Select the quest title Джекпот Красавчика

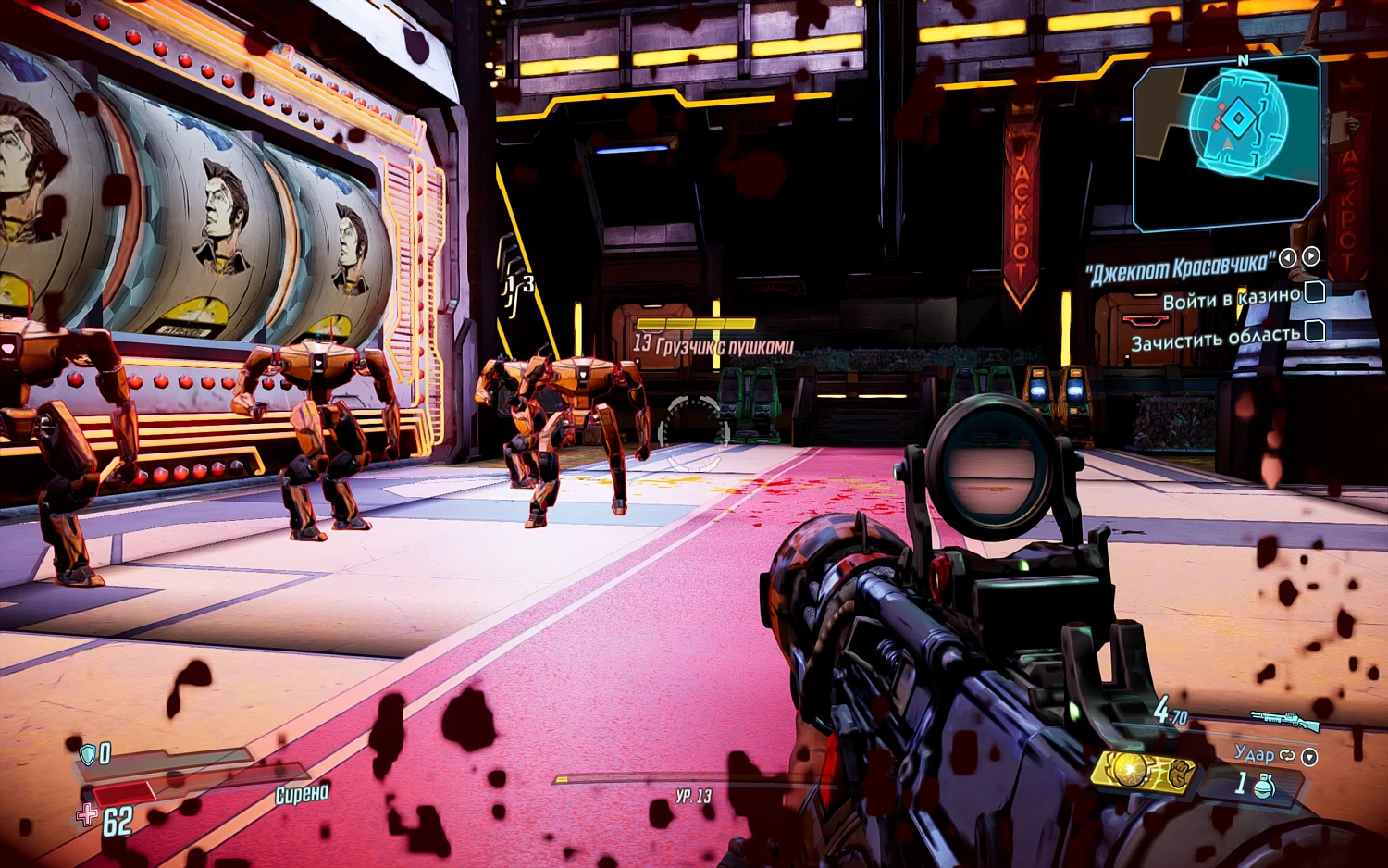pos(1180,267)
